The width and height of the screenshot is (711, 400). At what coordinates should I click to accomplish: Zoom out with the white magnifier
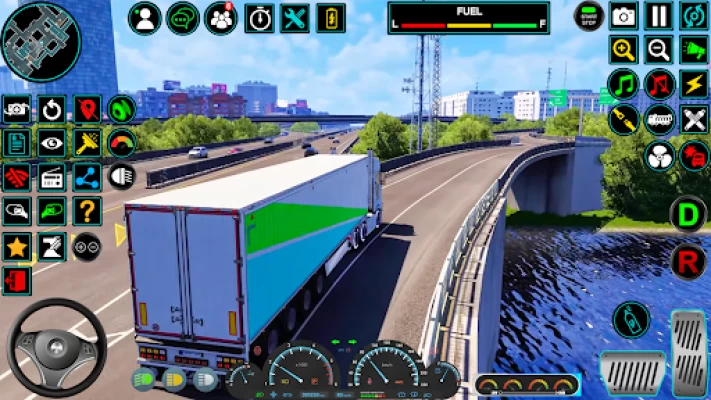[x=658, y=49]
